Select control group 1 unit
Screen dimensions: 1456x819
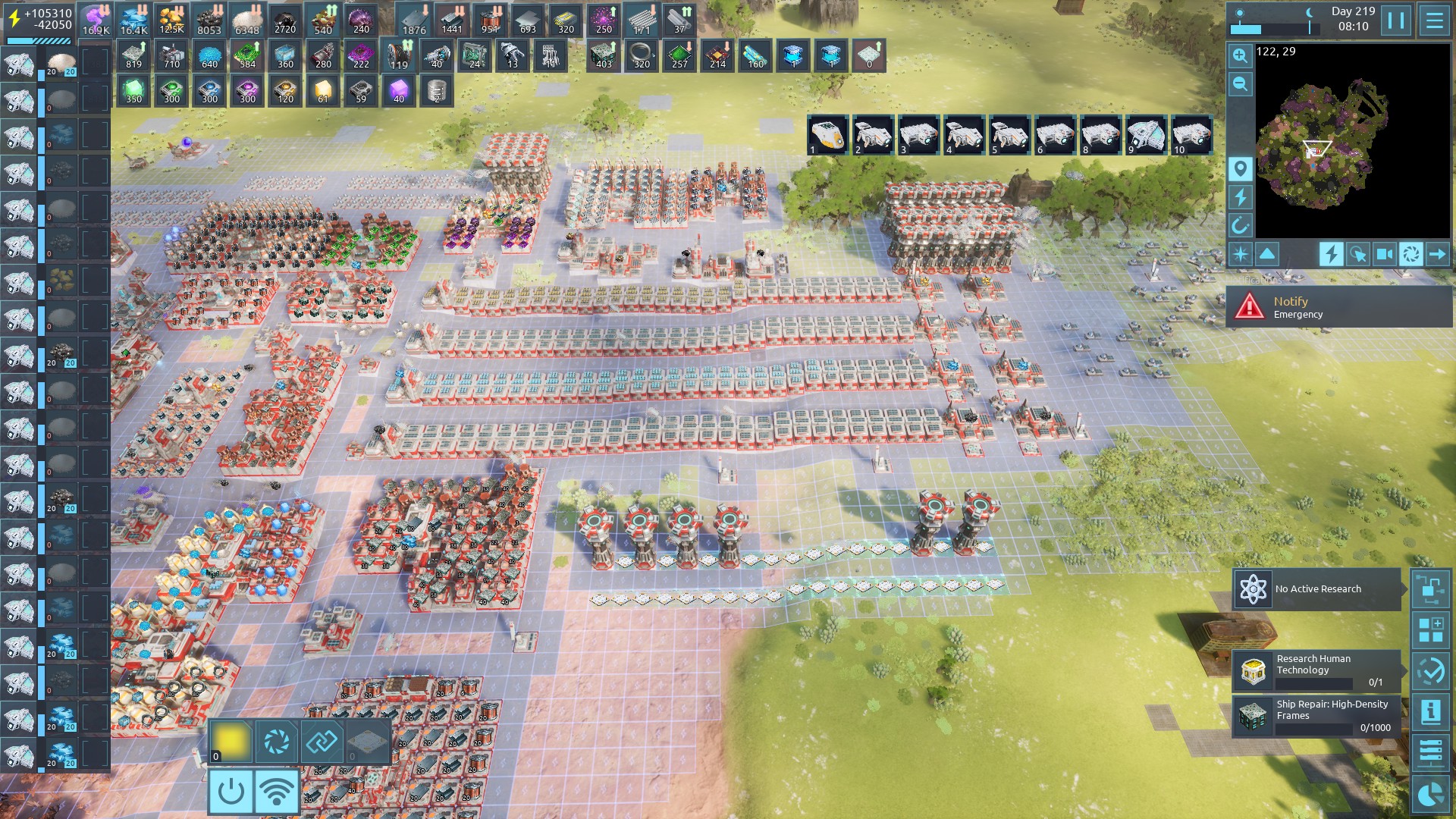point(827,135)
